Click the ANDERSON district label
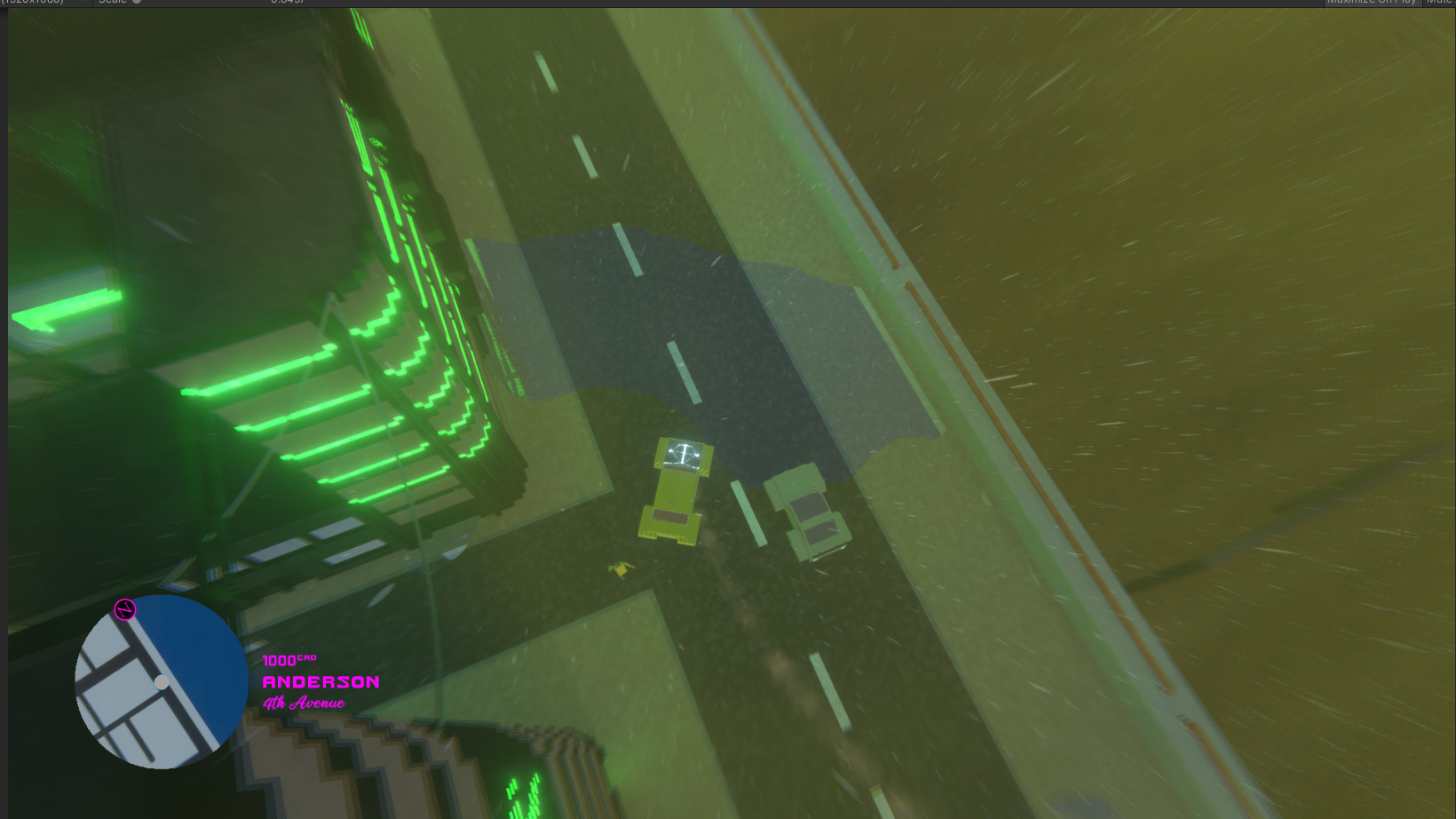 click(320, 684)
